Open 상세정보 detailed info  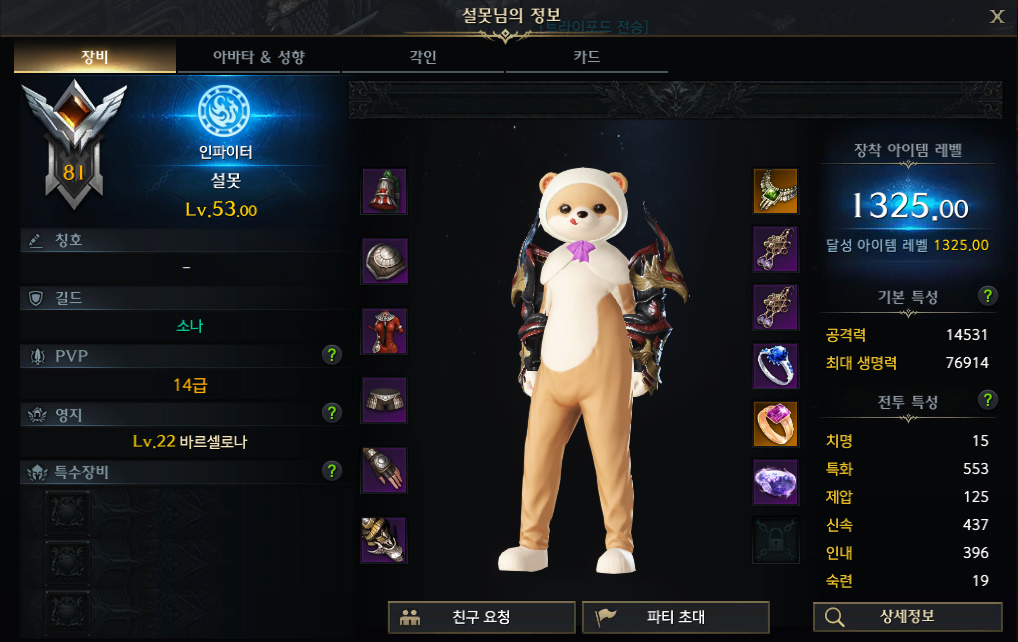pyautogui.click(x=907, y=617)
